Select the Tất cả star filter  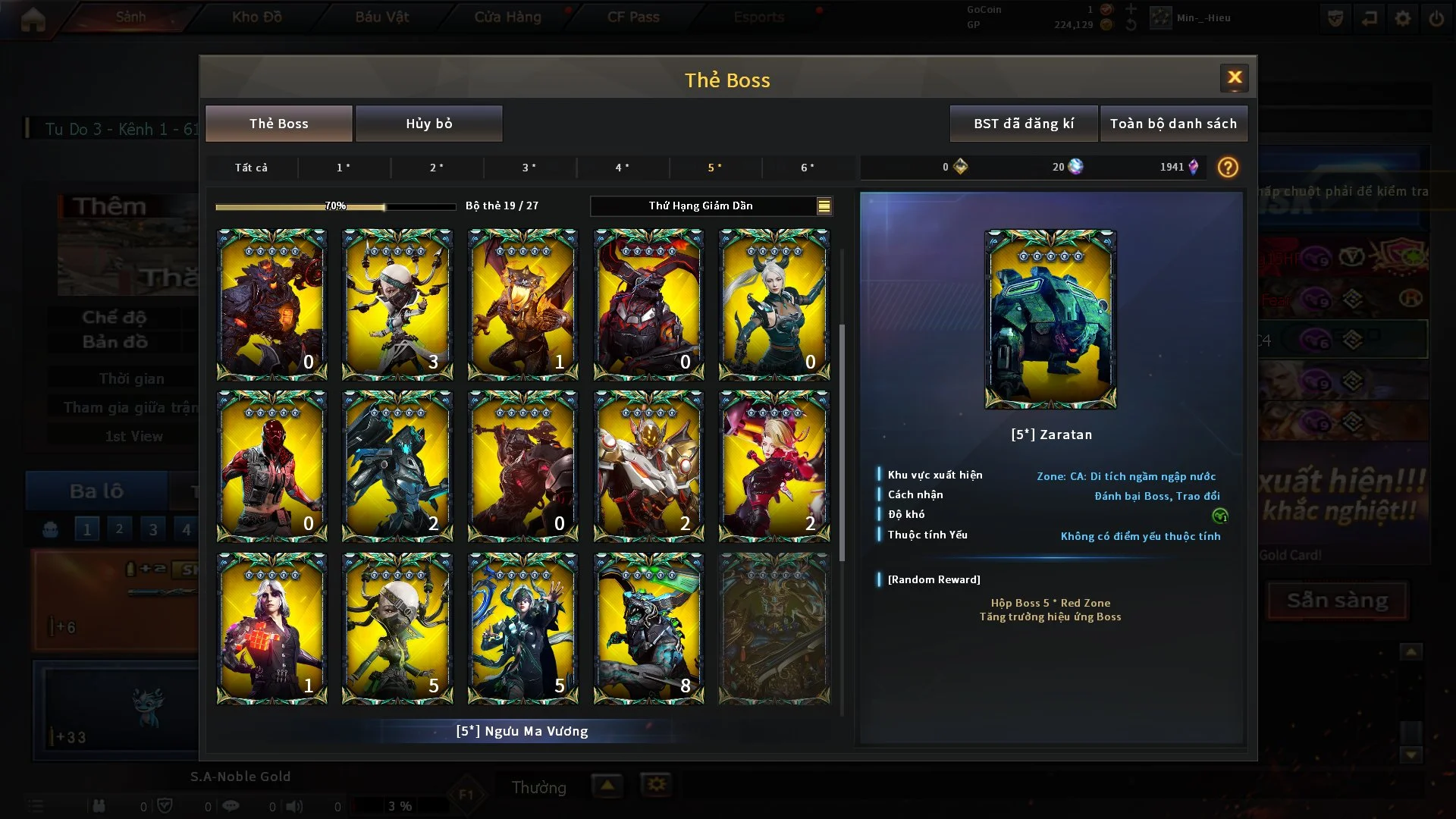click(x=251, y=168)
